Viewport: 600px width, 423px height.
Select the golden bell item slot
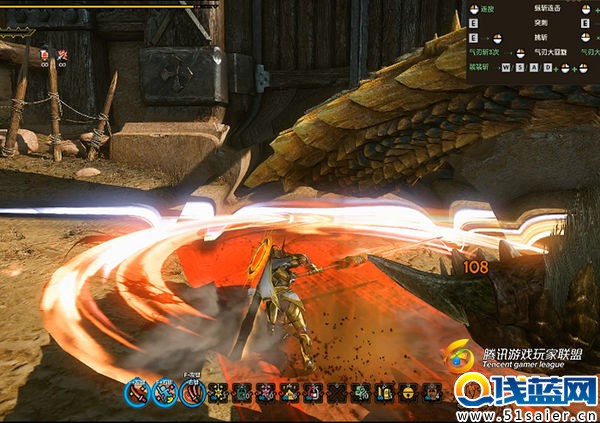click(408, 393)
